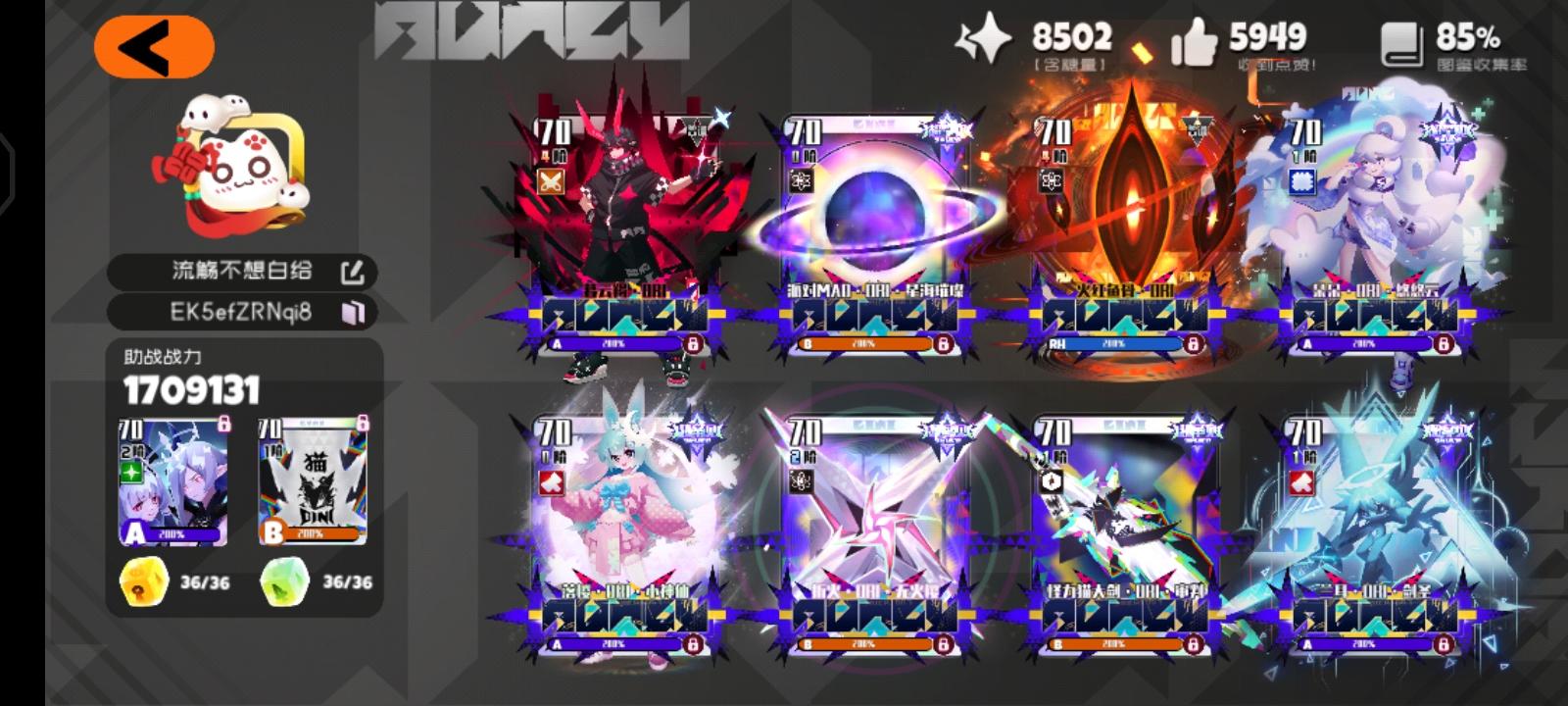The height and width of the screenshot is (706, 1568).
Task: Toggle the lock on 怪力猫大剑·审判 card
Action: [x=1193, y=644]
